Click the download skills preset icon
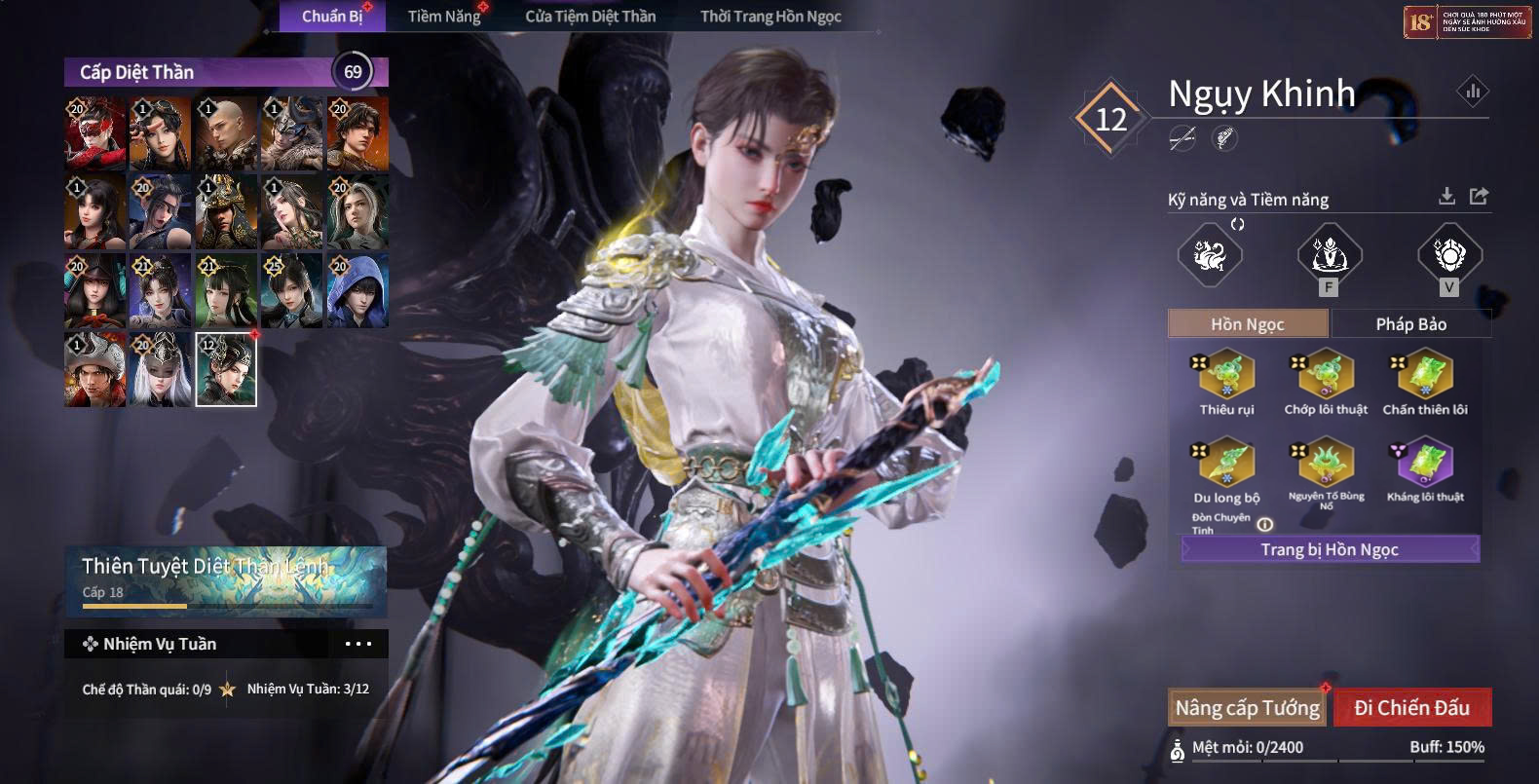The height and width of the screenshot is (784, 1539). point(1446,197)
